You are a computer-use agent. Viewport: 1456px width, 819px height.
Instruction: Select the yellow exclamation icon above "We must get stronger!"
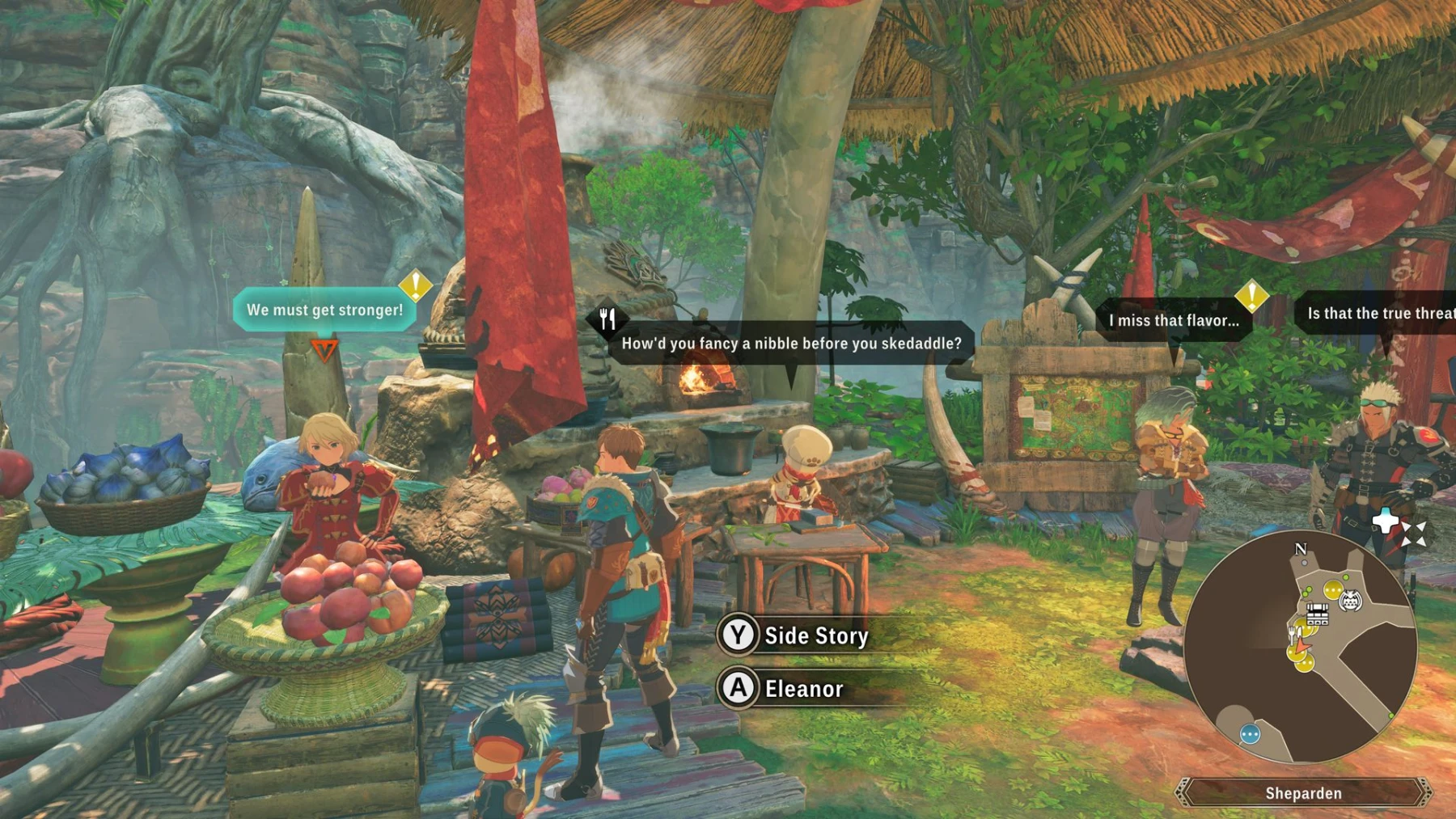tap(415, 287)
